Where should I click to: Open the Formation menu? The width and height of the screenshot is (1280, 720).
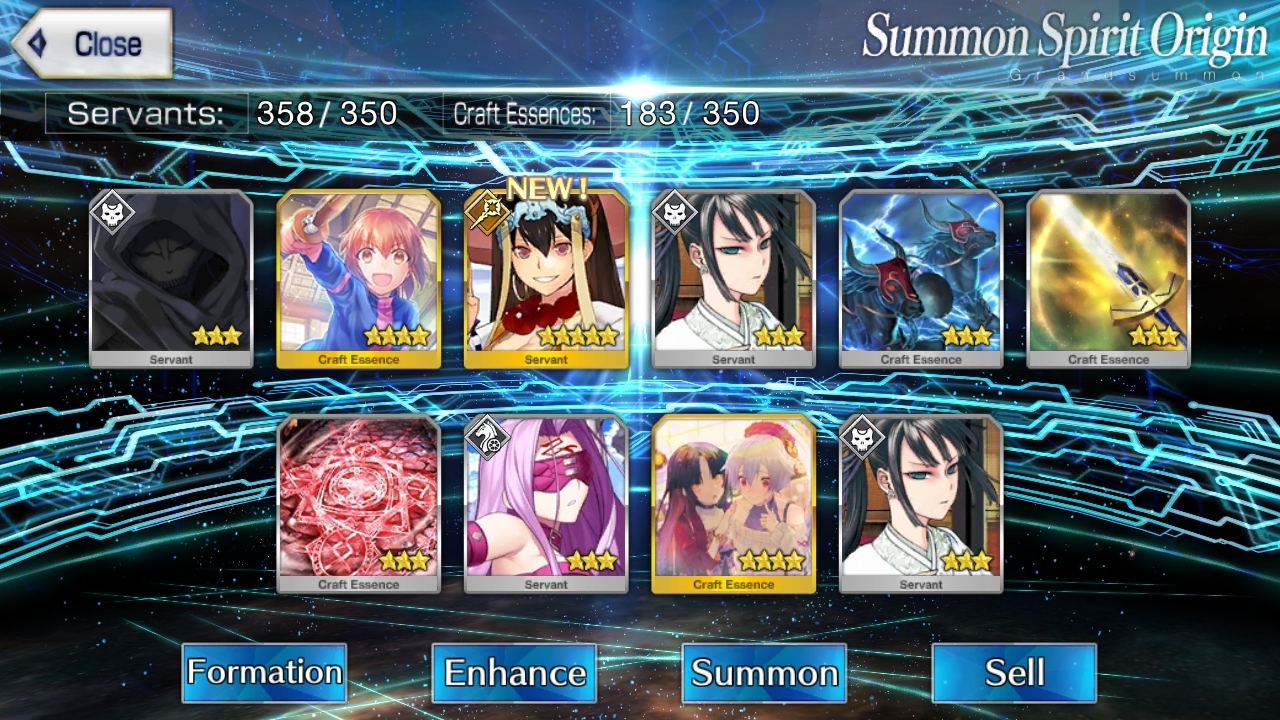tap(264, 672)
